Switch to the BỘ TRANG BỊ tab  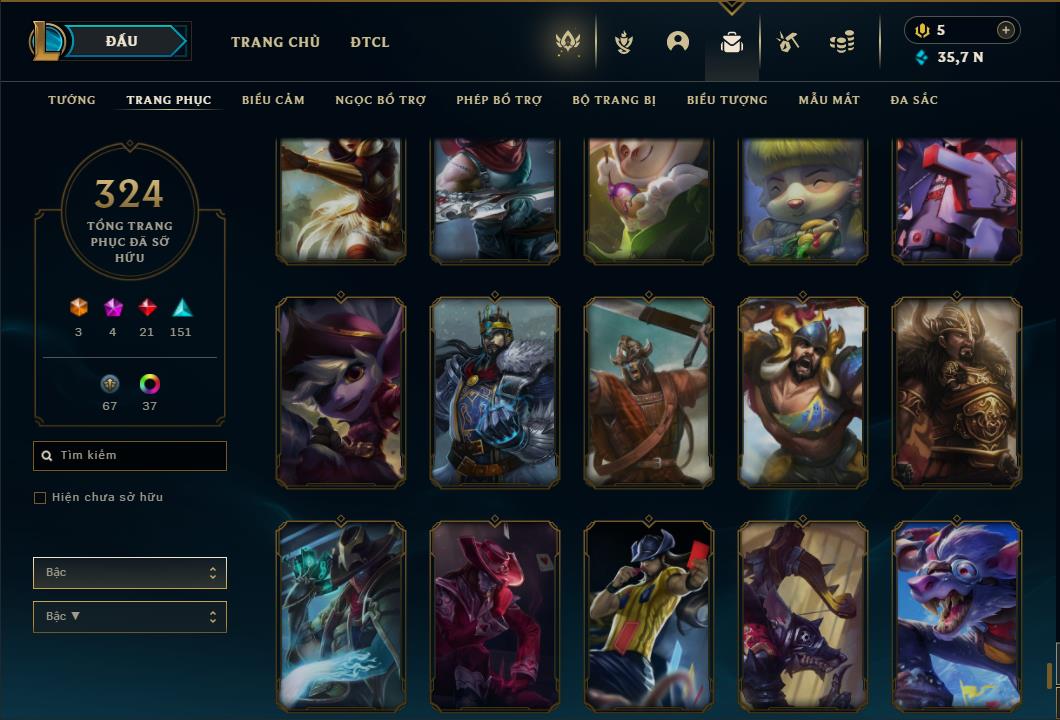coord(614,100)
